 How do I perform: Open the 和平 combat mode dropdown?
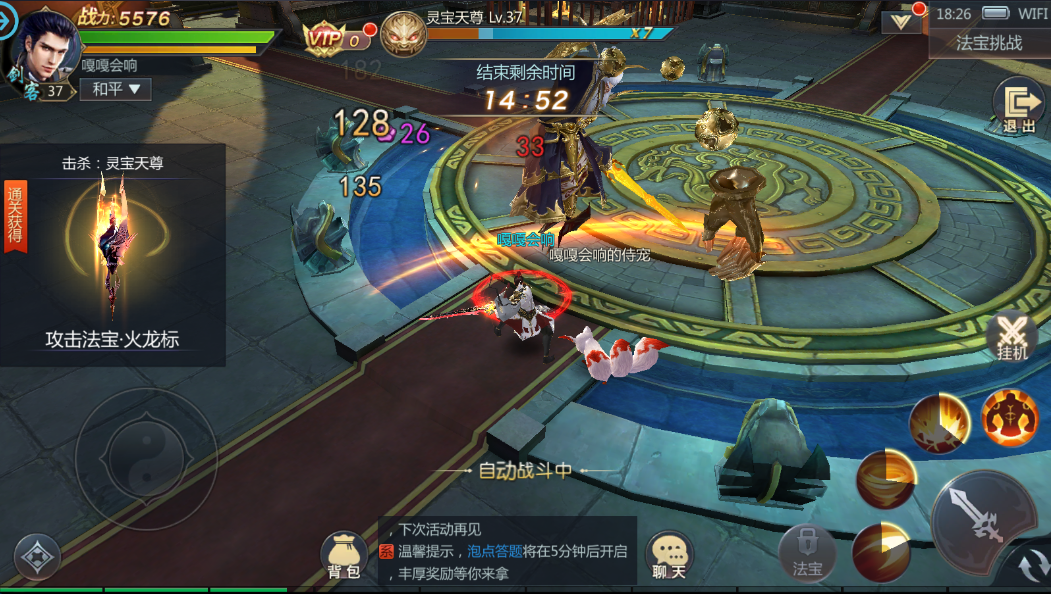[115, 89]
